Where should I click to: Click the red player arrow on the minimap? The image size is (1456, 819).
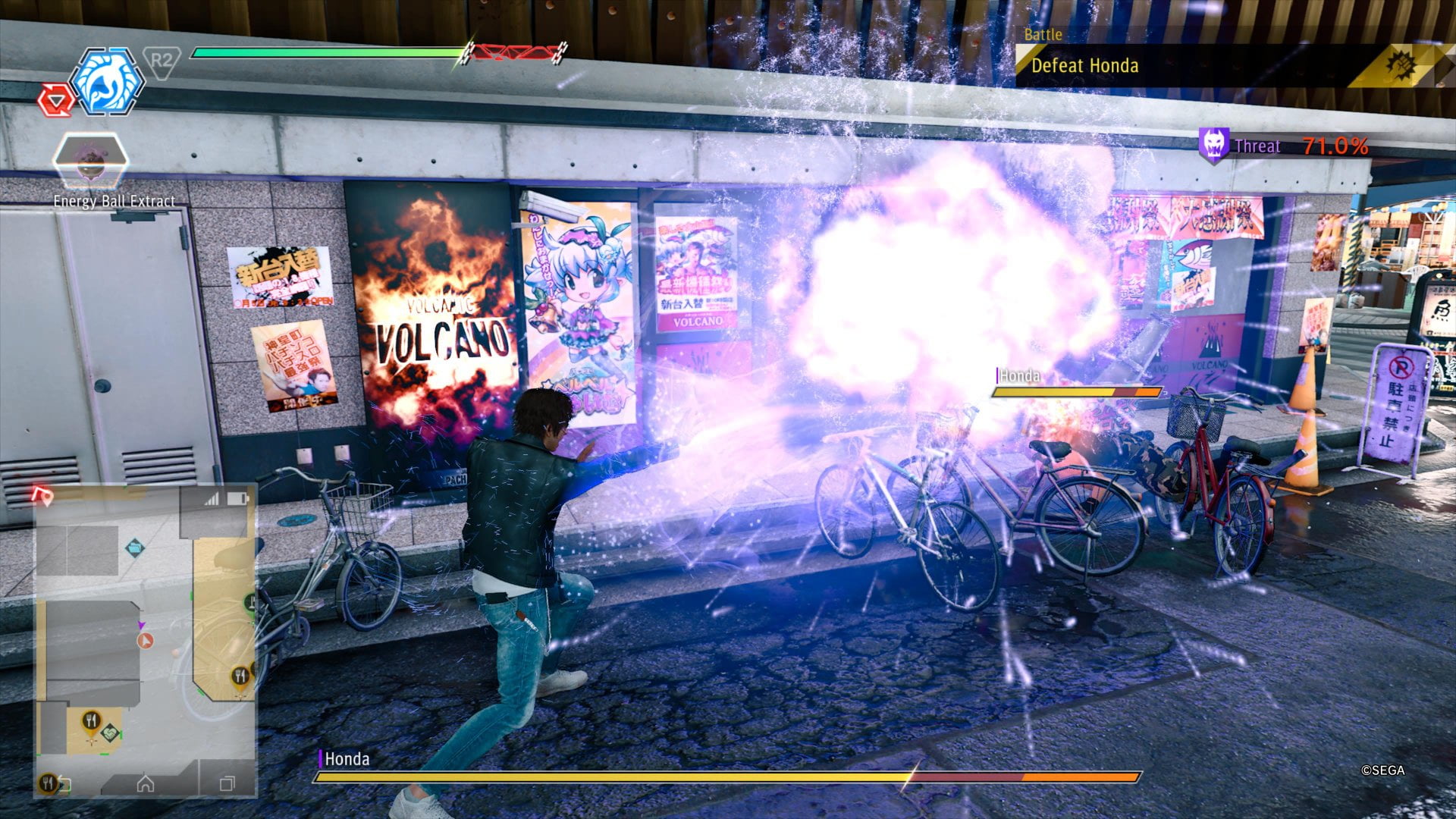tap(146, 642)
